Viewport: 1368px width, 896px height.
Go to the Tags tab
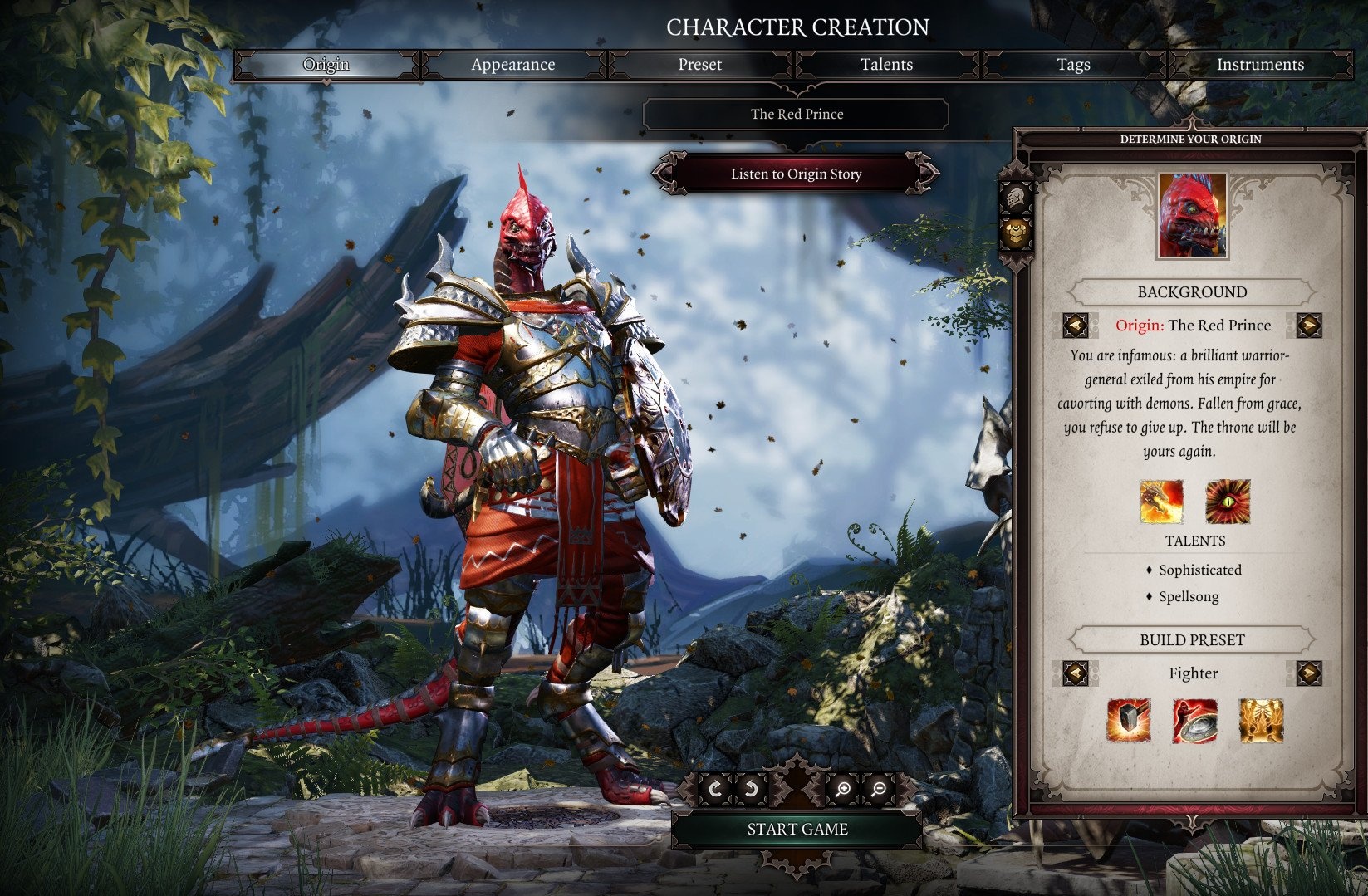[1073, 65]
